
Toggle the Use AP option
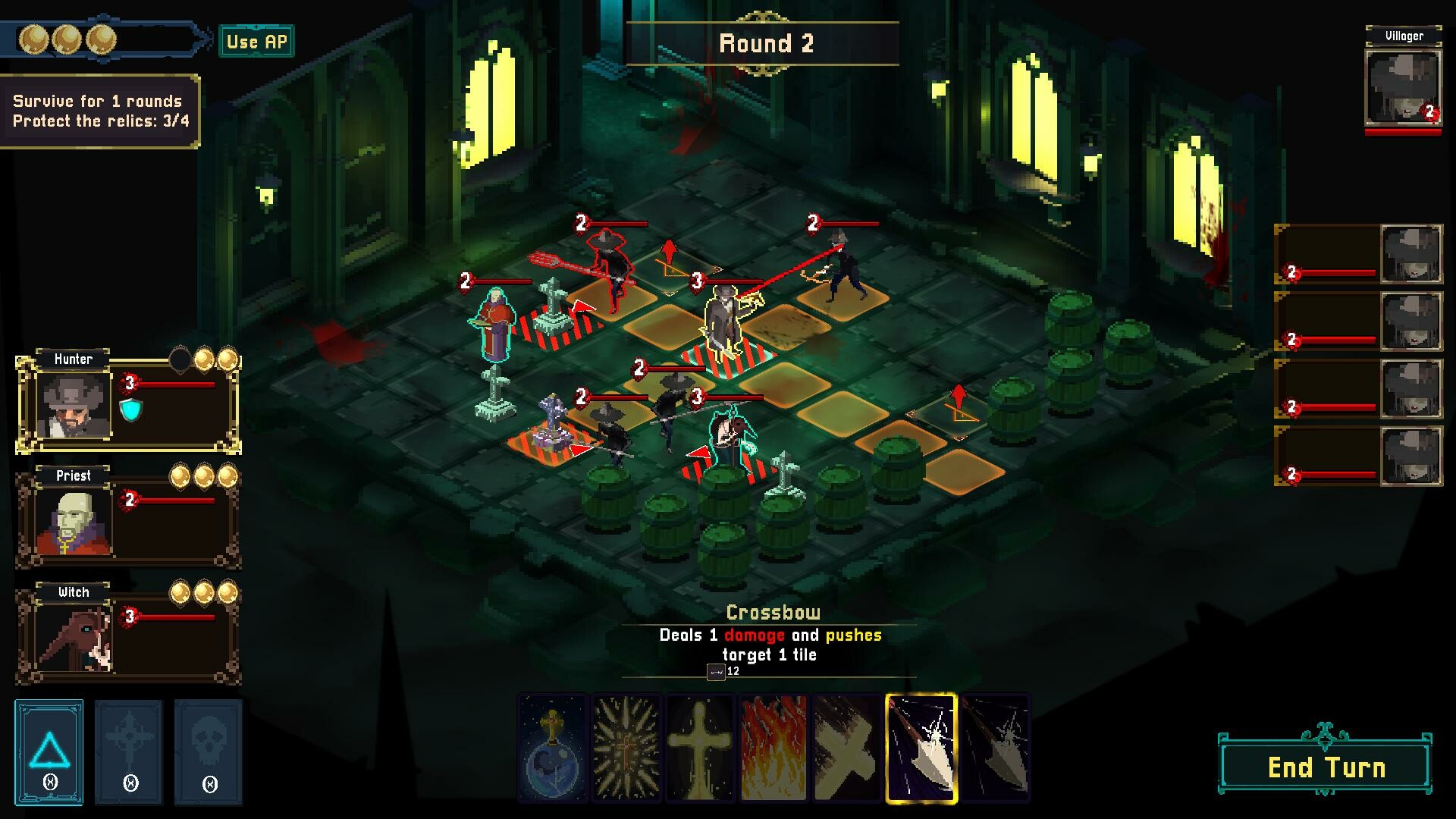coord(256,42)
